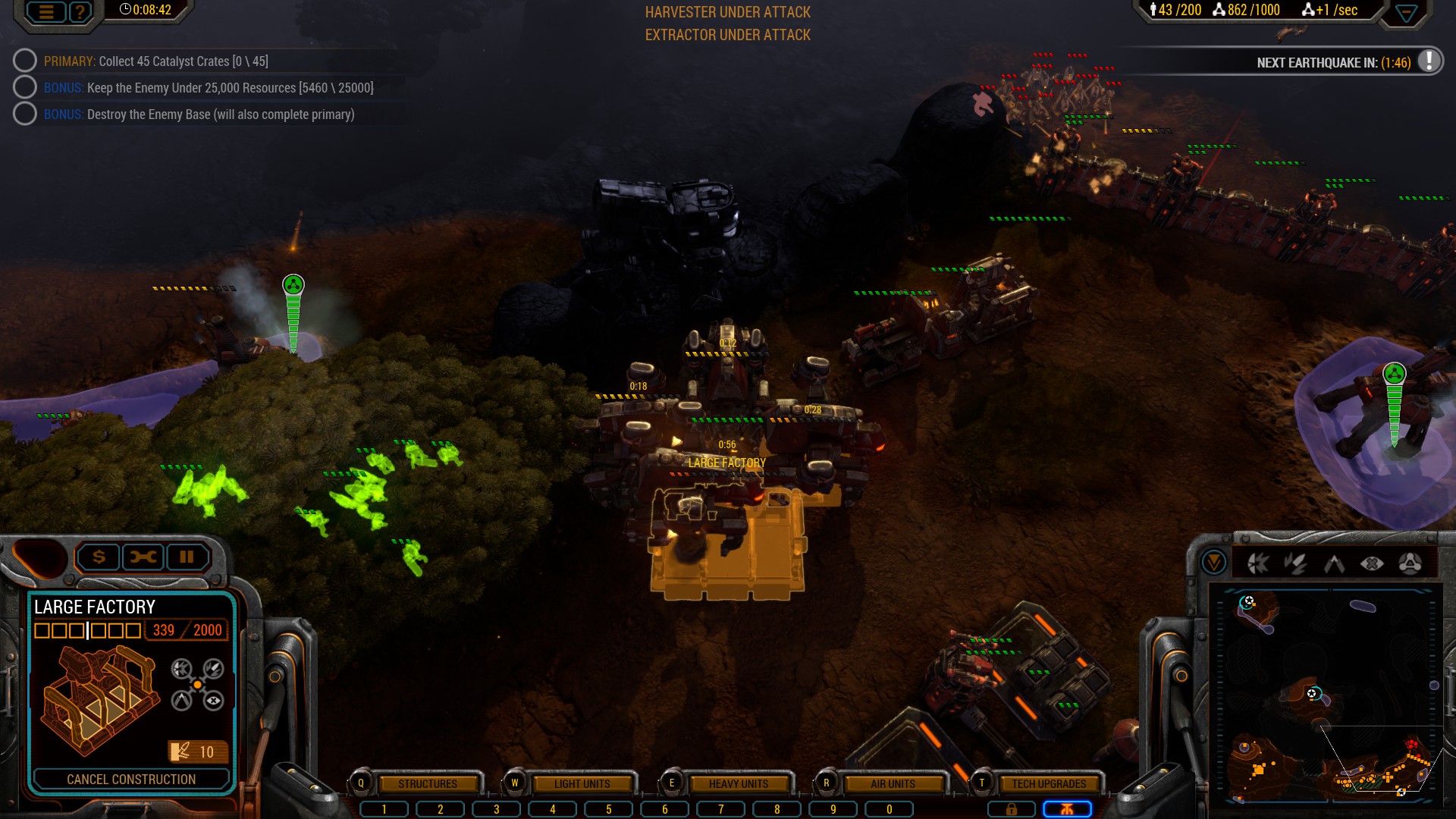Activate the wrench repair button
This screenshot has width=1456, height=819.
pyautogui.click(x=143, y=557)
